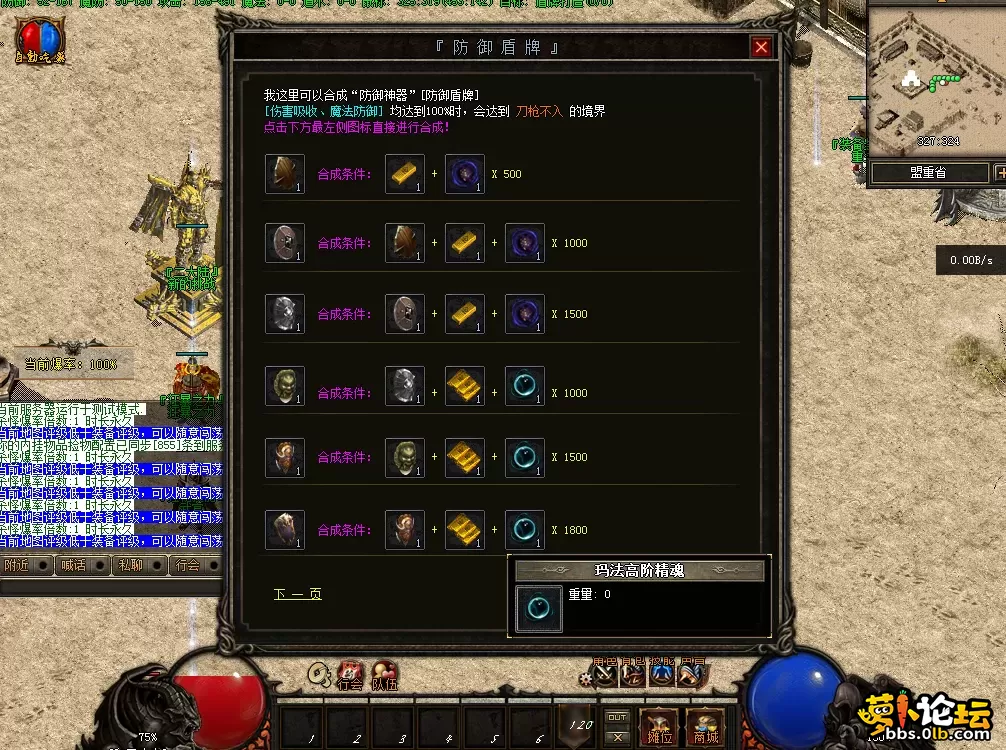Open the 商城 shop button
Viewport: 1006px width, 750px height.
pyautogui.click(x=706, y=727)
